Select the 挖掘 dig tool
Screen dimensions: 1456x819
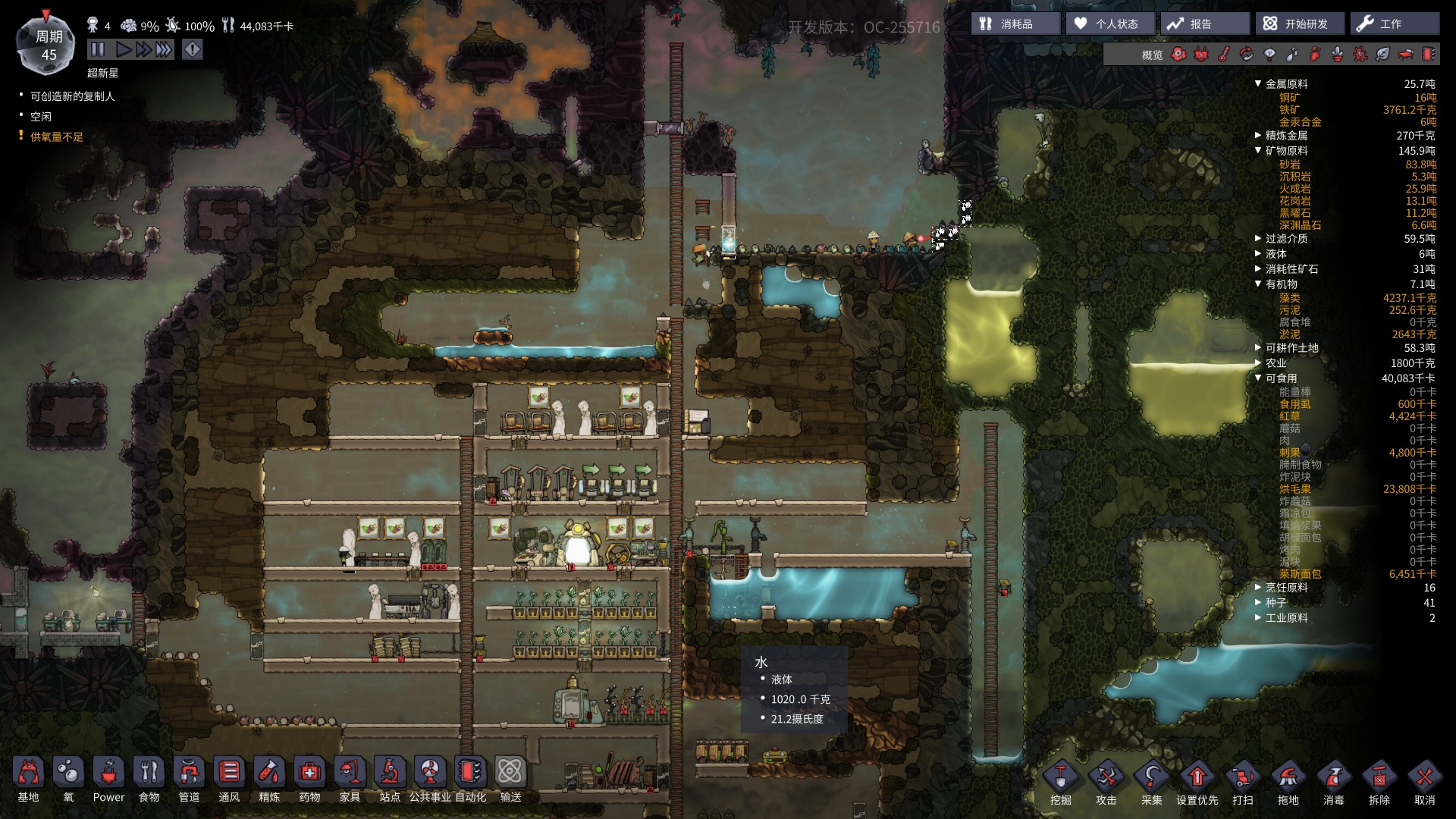tap(1061, 783)
